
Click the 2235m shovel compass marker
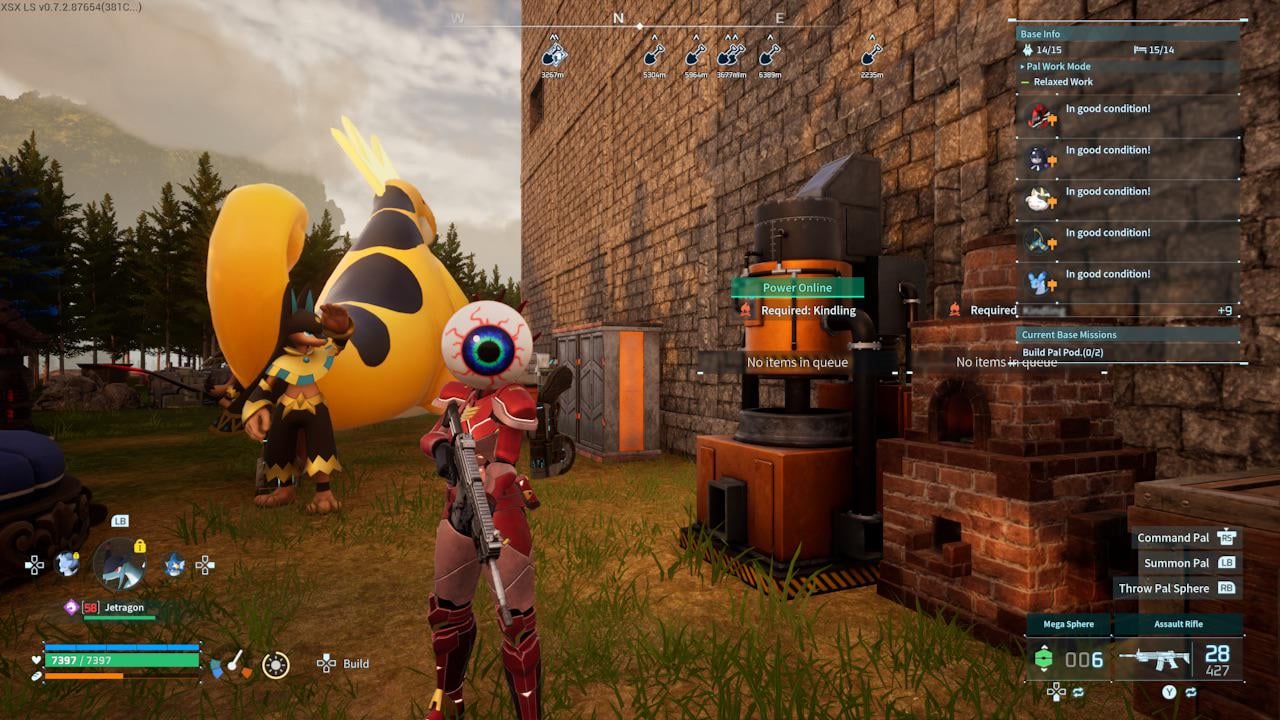point(872,53)
